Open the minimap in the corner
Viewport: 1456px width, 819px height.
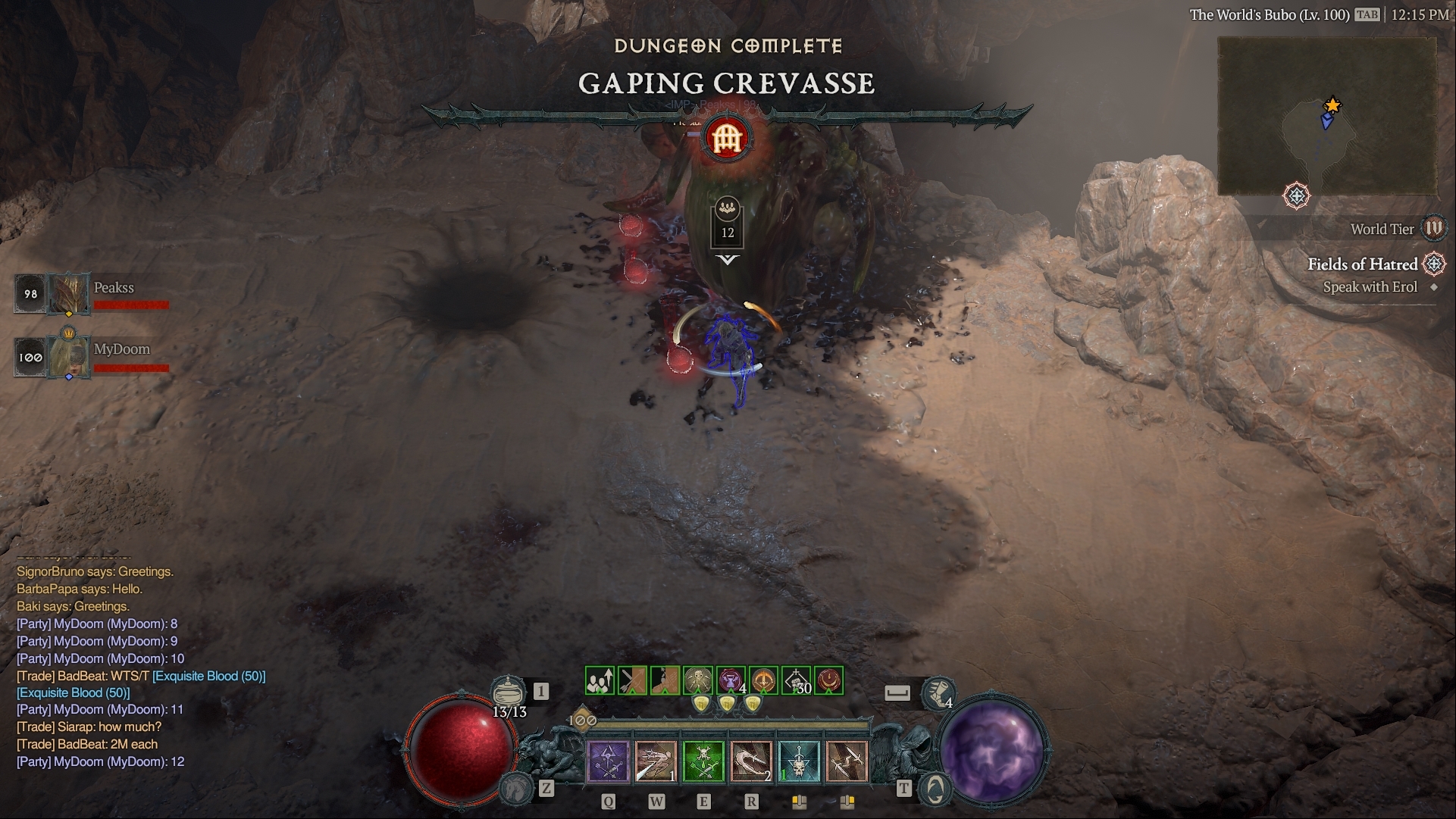click(x=1326, y=115)
